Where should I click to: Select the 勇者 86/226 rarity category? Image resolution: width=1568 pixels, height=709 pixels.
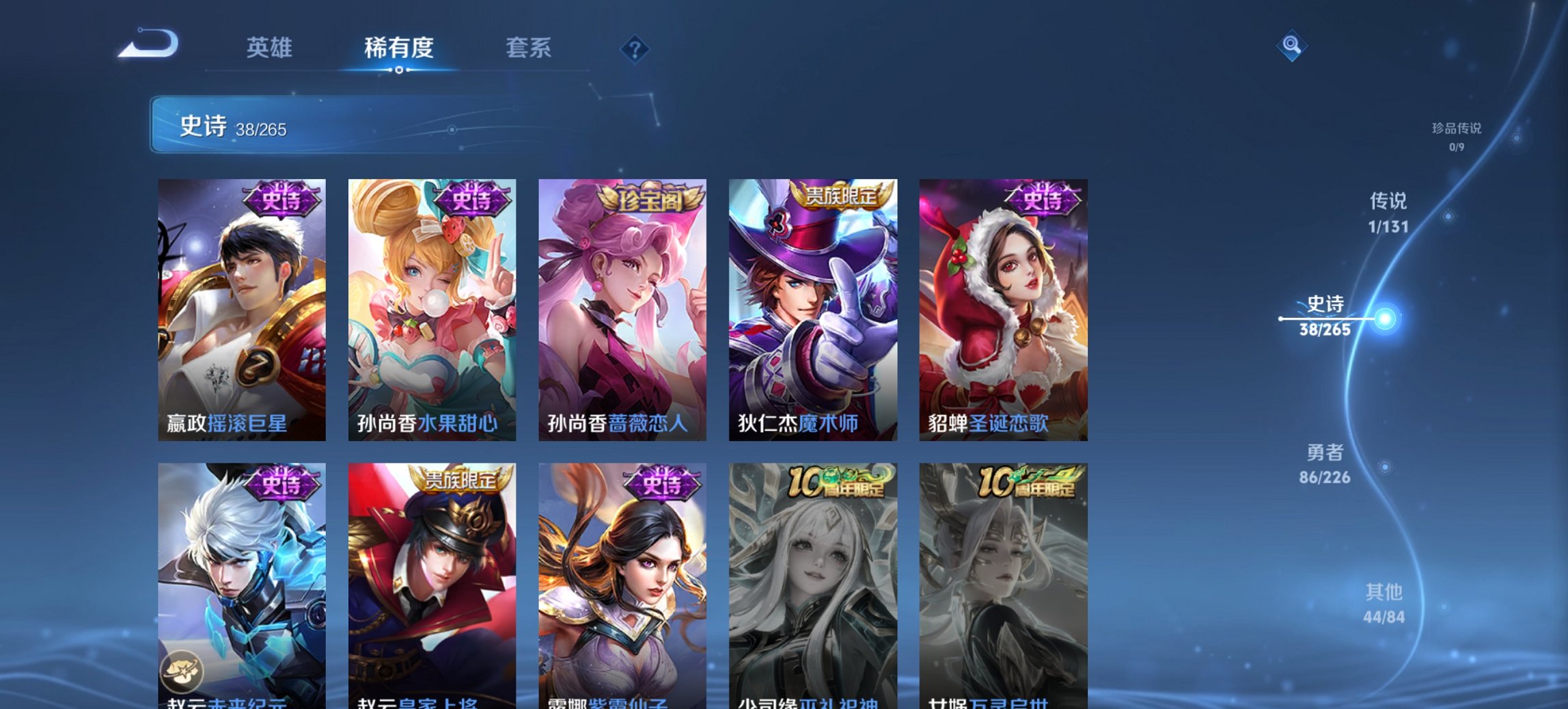(1326, 464)
